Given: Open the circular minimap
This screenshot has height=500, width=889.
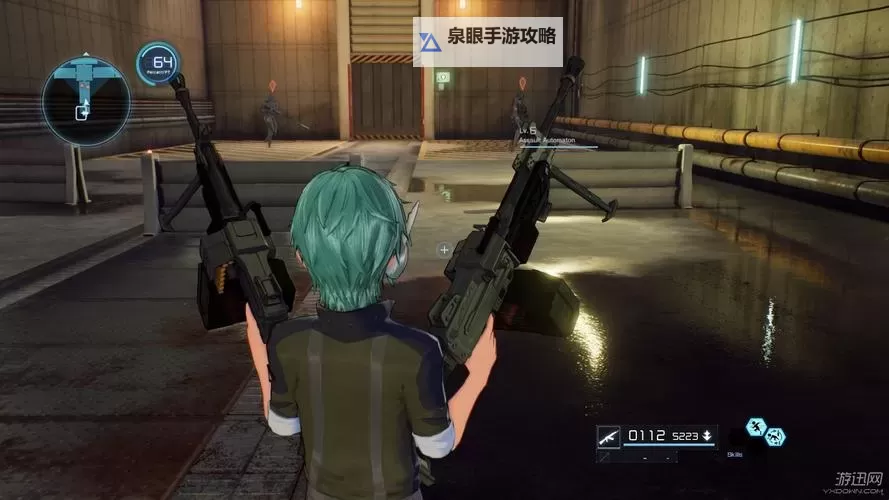Looking at the screenshot, I should [x=86, y=99].
